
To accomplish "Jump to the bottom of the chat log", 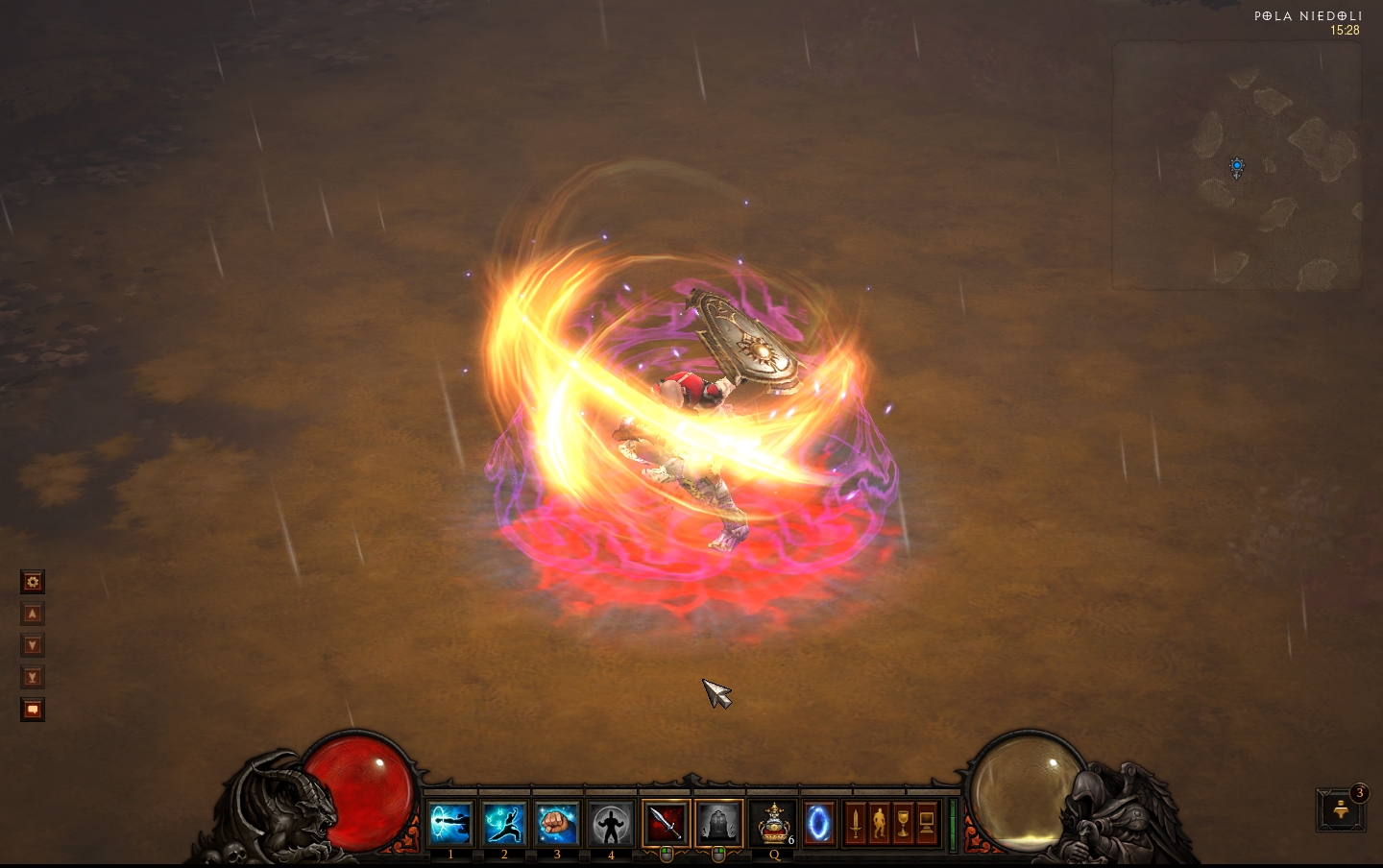I will 33,678.
